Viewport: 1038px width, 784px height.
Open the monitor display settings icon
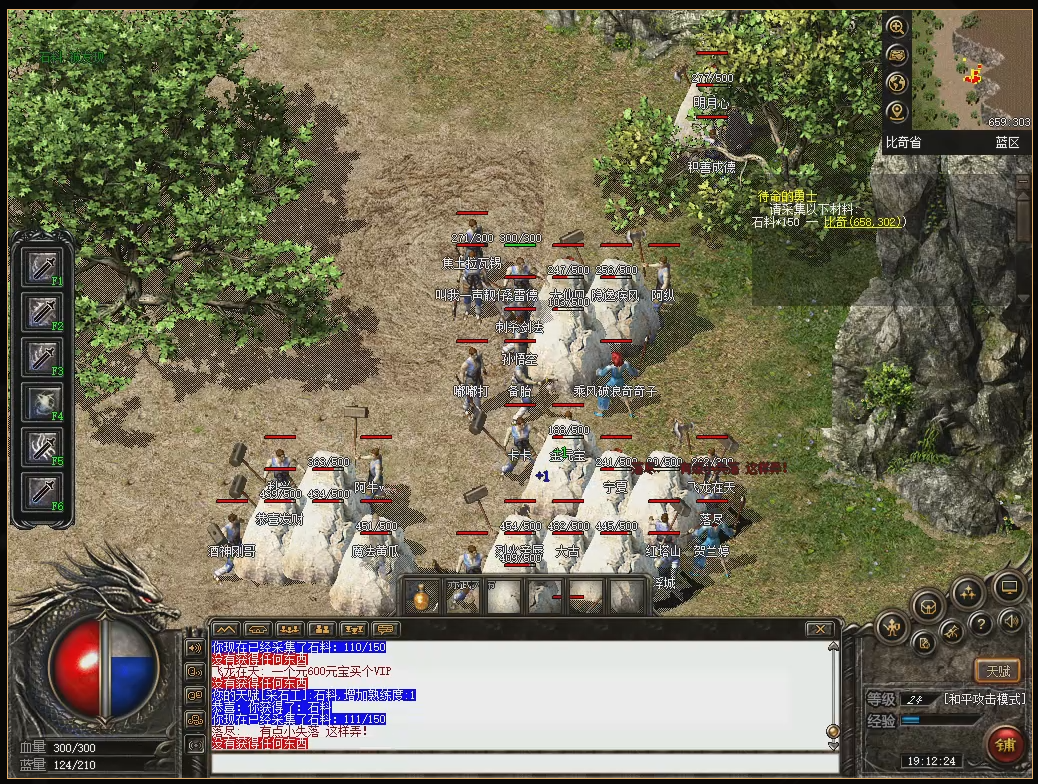tap(1008, 587)
